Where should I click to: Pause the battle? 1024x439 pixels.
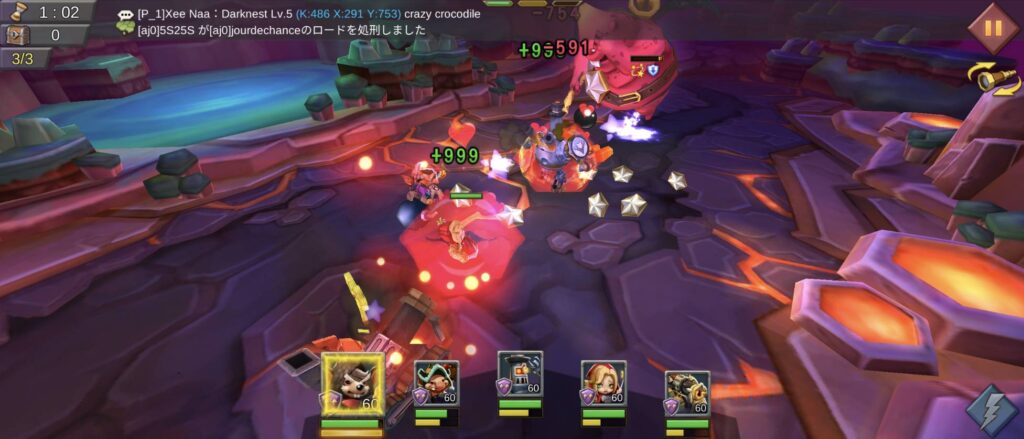point(993,27)
